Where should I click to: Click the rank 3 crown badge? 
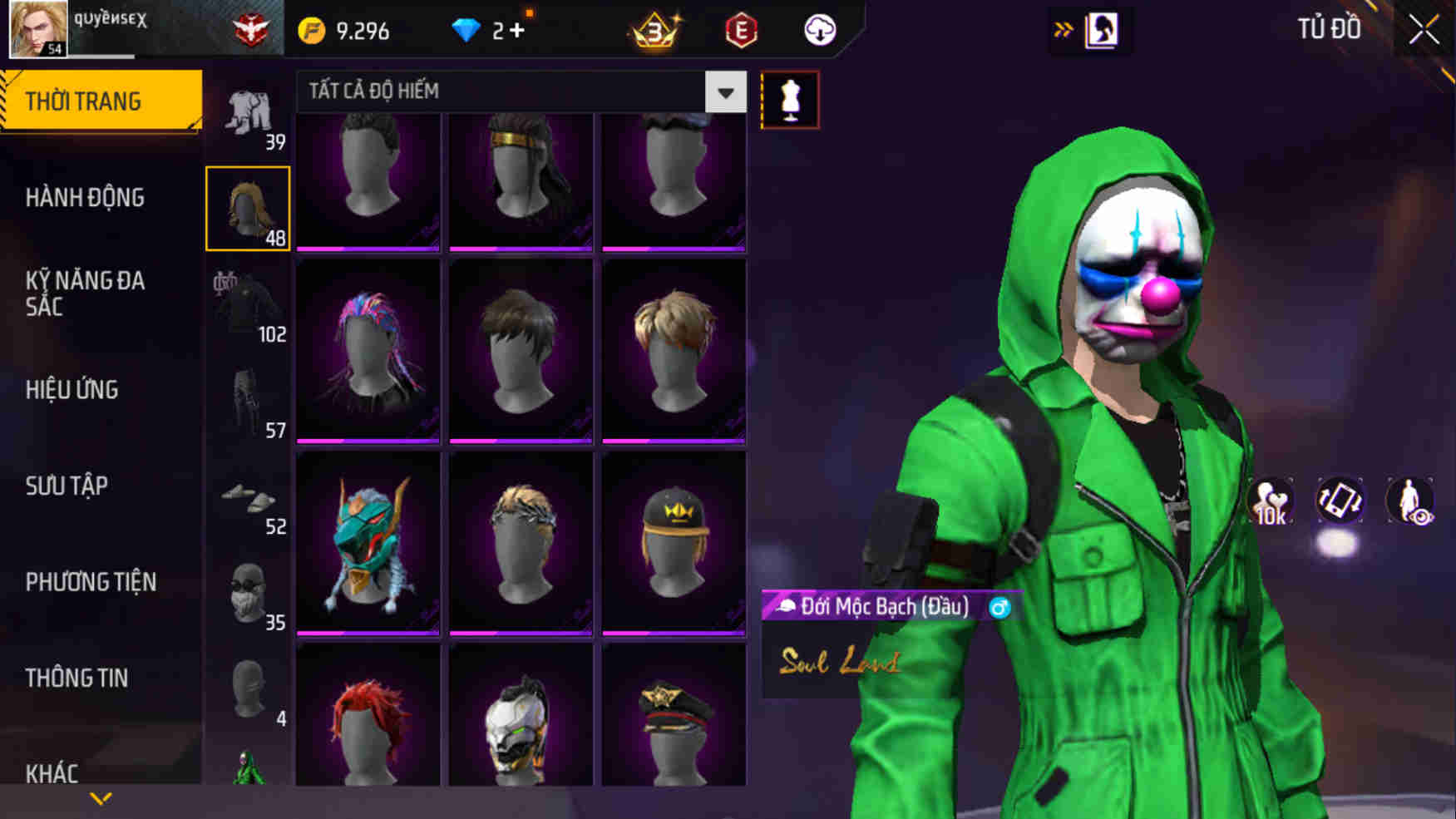click(x=657, y=31)
